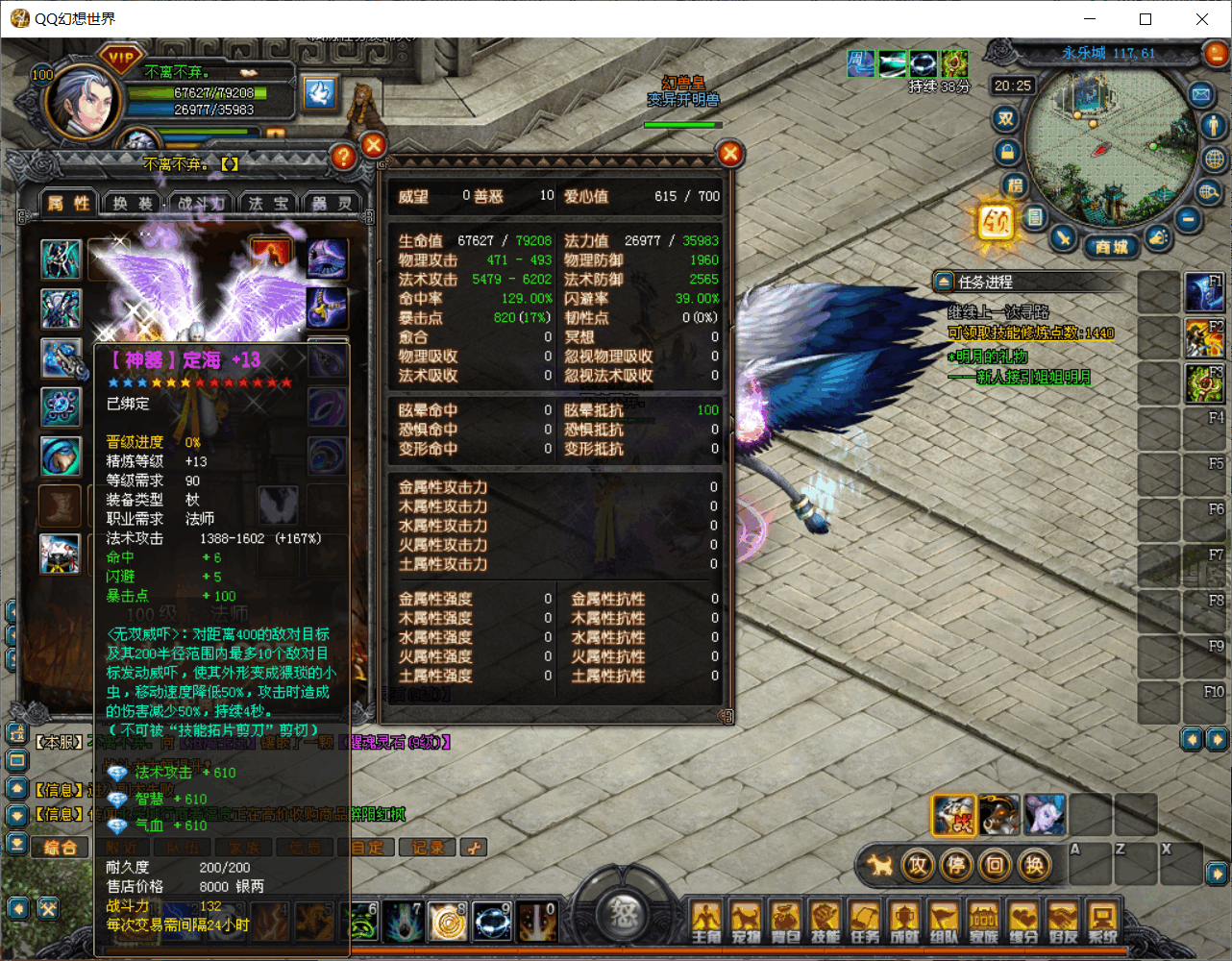
Task: Close the attribute stats panel
Action: point(730,154)
